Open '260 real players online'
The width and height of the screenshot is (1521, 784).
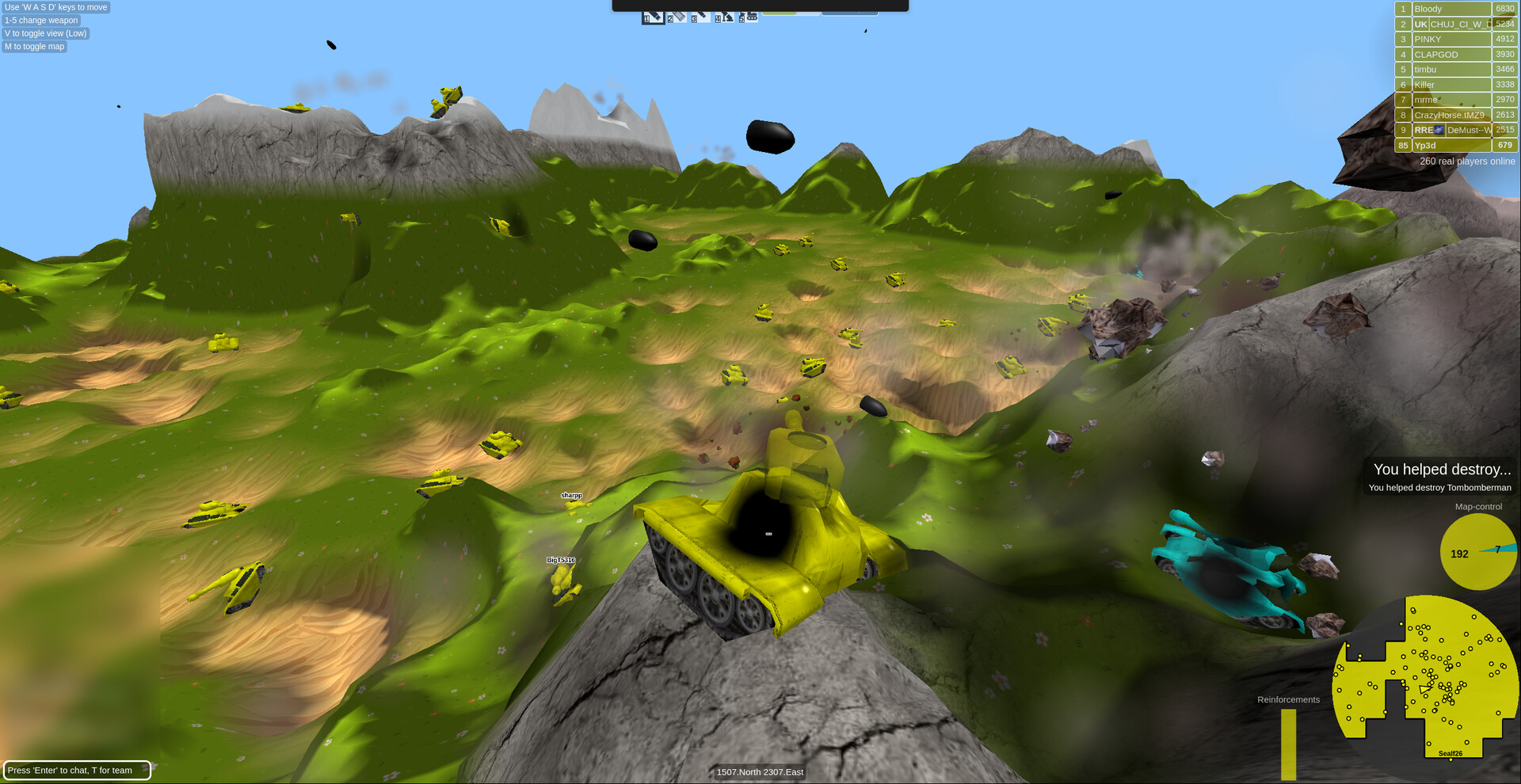(x=1468, y=161)
